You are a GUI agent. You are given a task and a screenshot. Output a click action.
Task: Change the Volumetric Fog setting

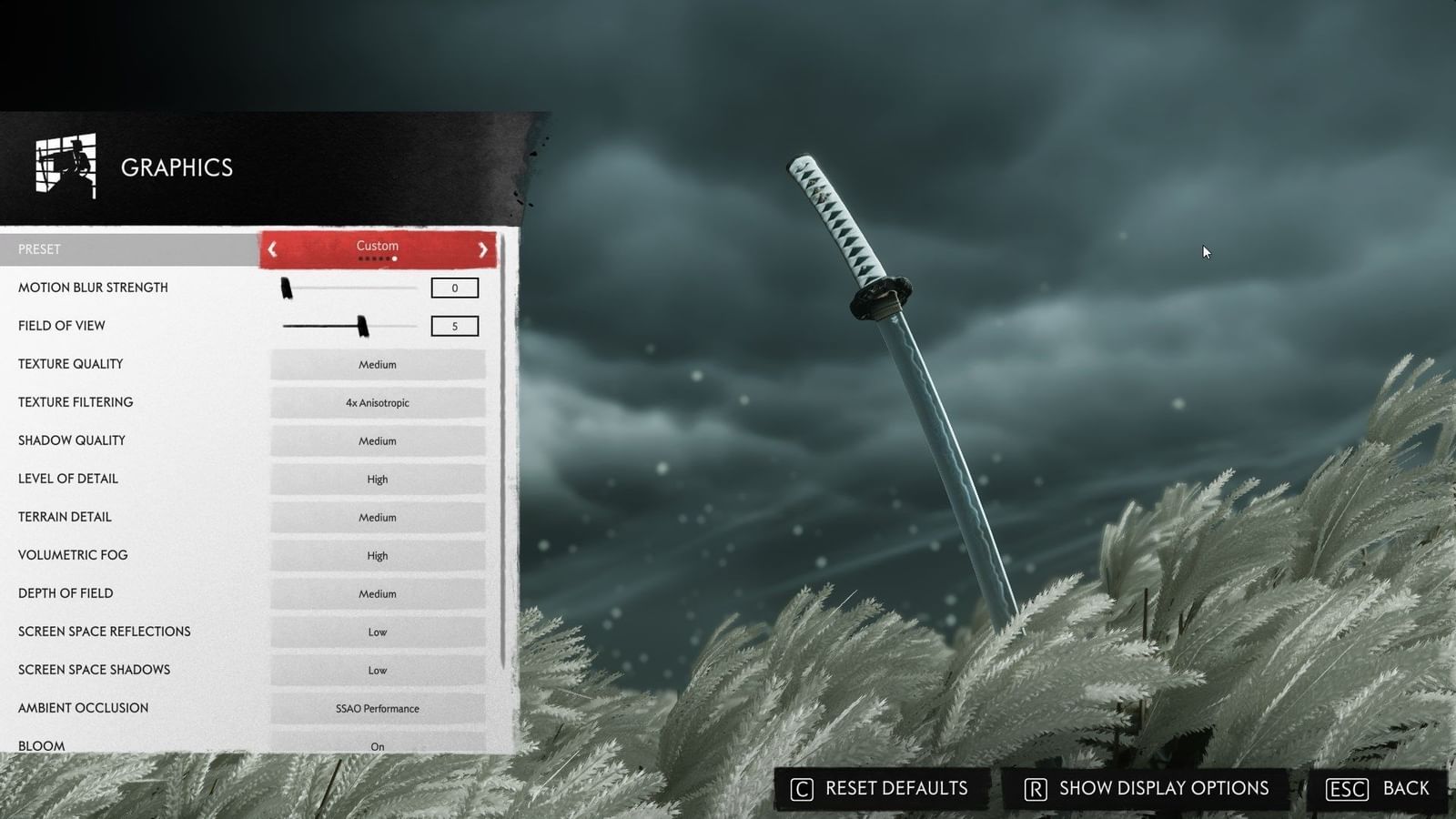pyautogui.click(x=378, y=555)
